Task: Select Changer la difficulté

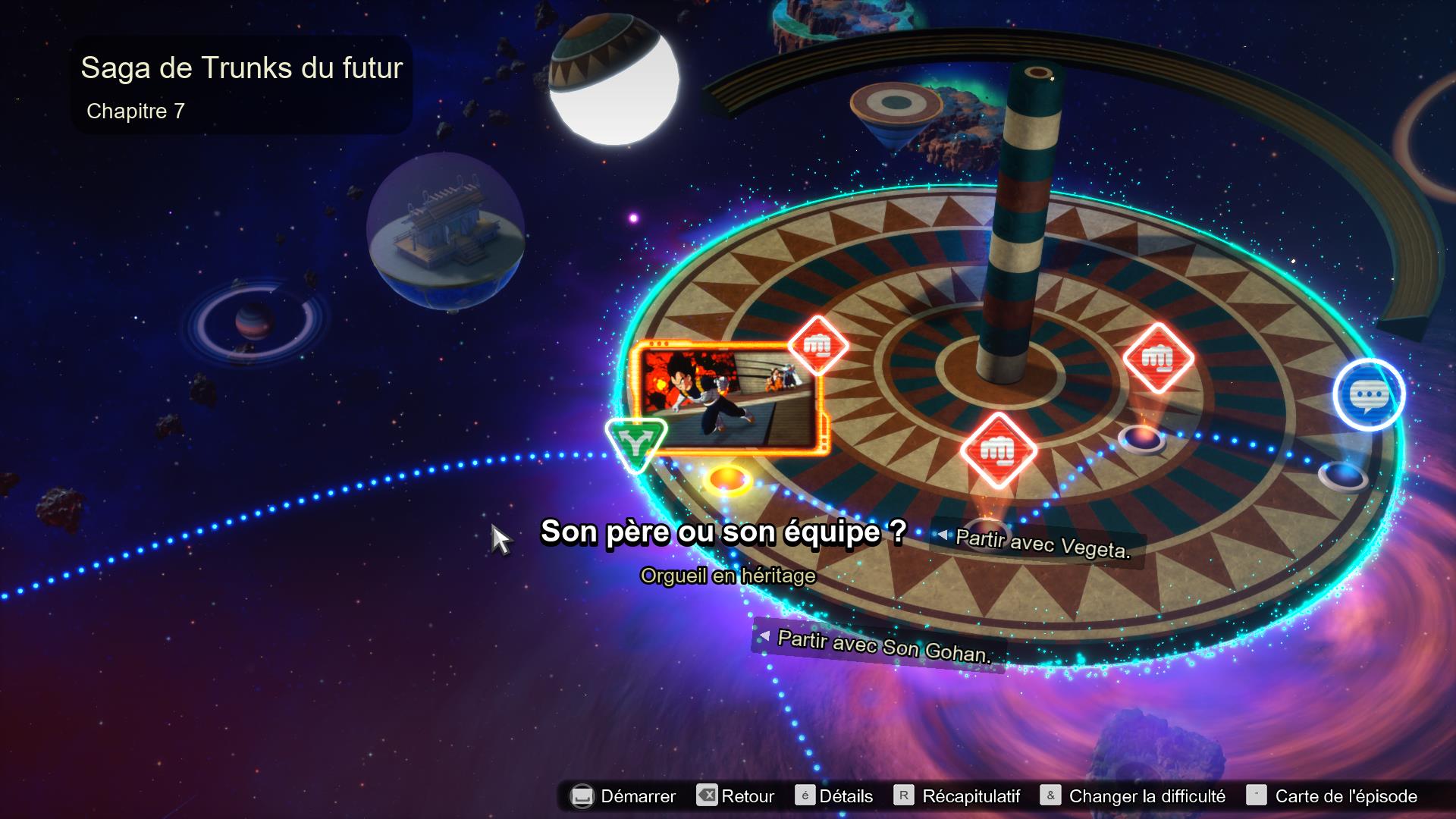Action: pyautogui.click(x=1133, y=796)
